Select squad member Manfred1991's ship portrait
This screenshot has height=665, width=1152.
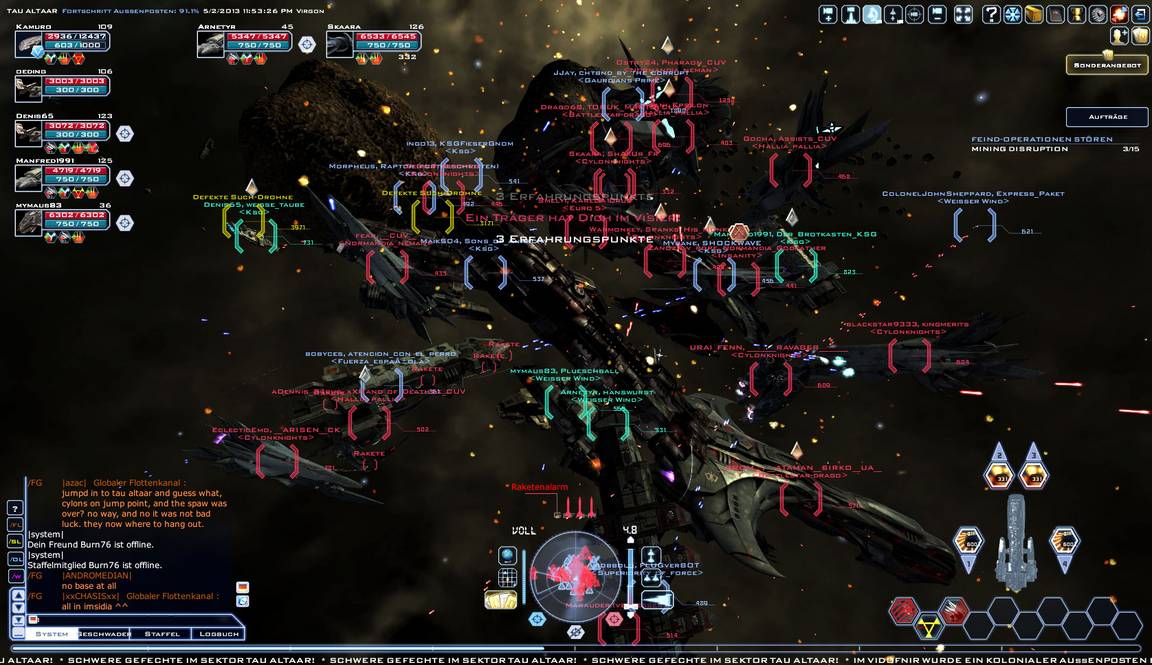point(29,177)
